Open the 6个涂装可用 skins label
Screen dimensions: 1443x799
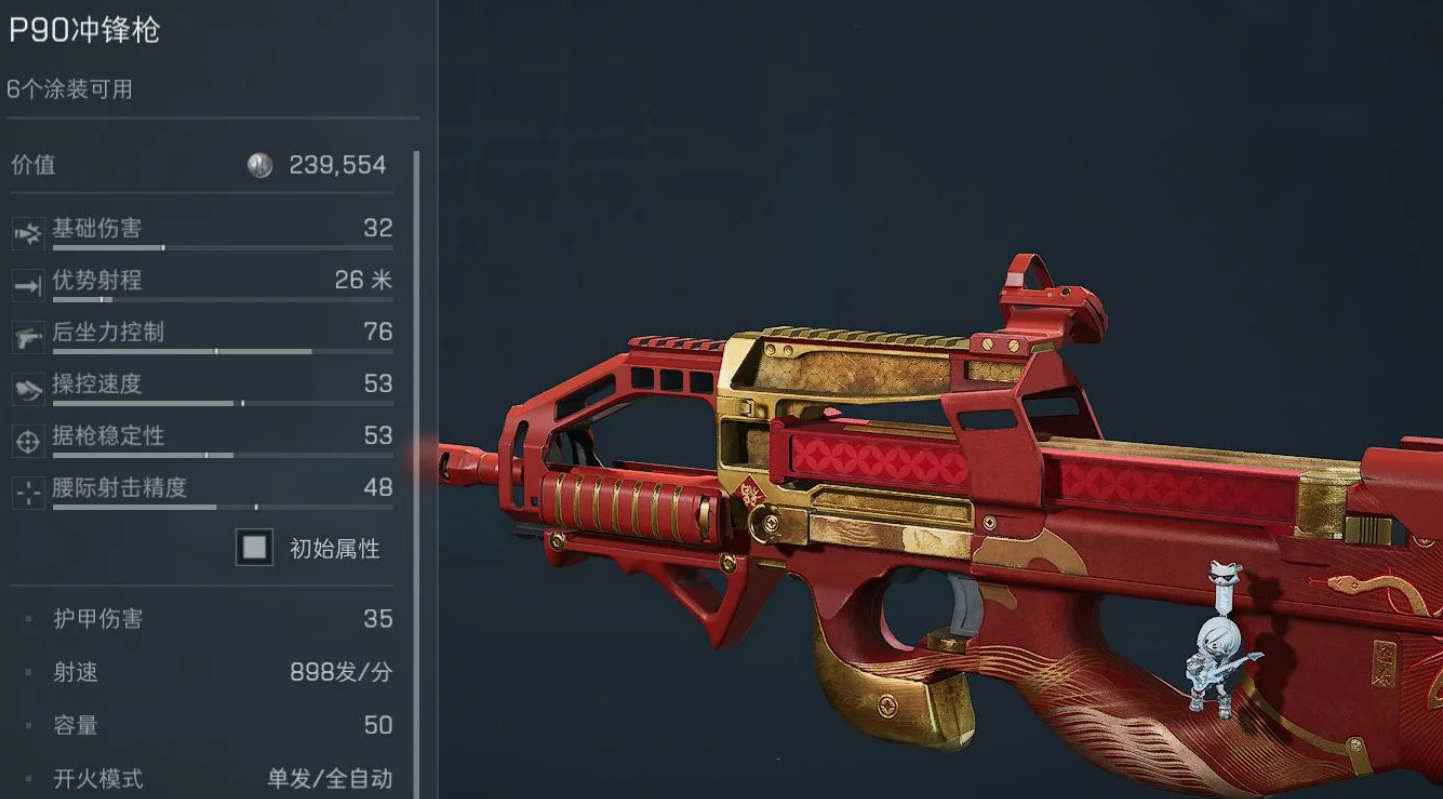coord(70,89)
